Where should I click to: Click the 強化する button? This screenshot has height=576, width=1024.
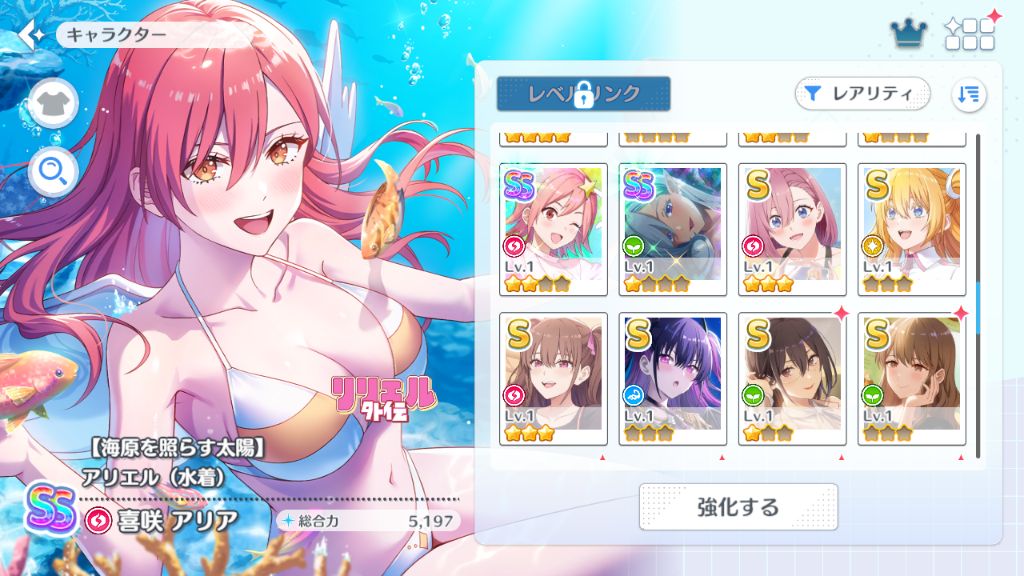point(738,507)
